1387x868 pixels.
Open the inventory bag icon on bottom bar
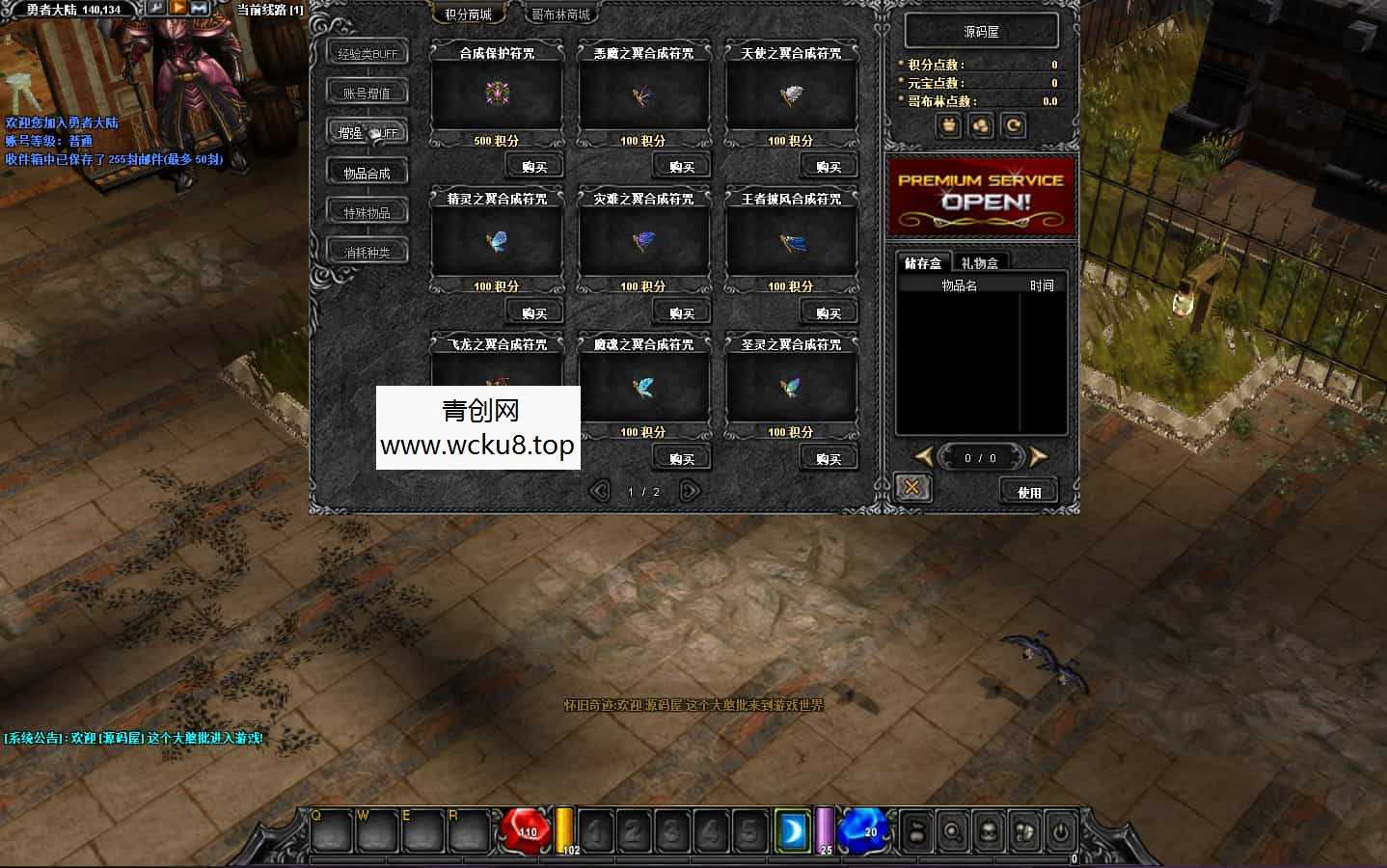click(x=916, y=831)
